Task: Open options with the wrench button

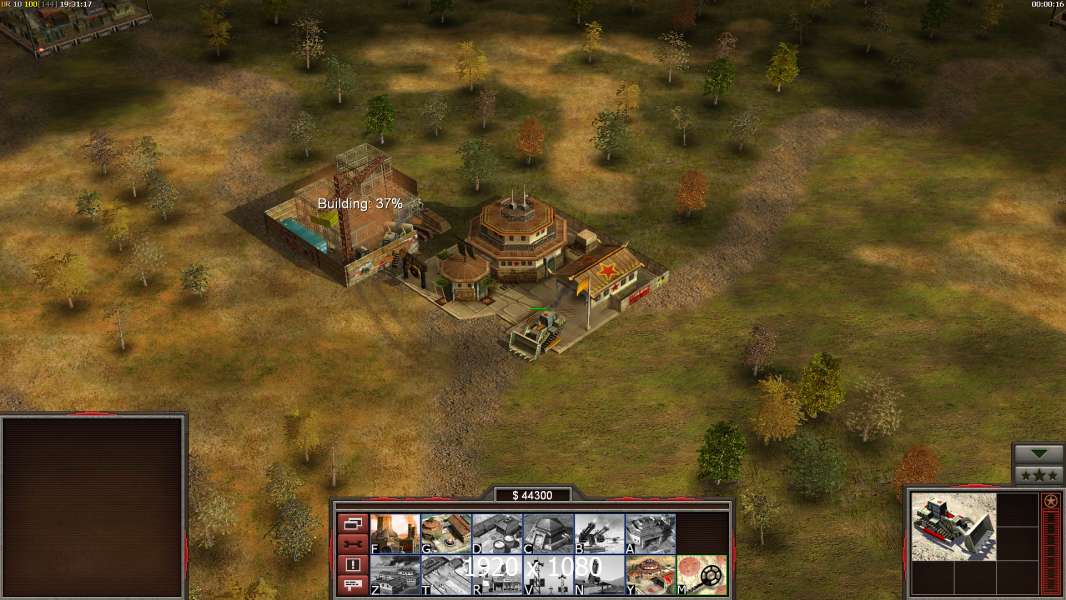Action: pos(352,544)
